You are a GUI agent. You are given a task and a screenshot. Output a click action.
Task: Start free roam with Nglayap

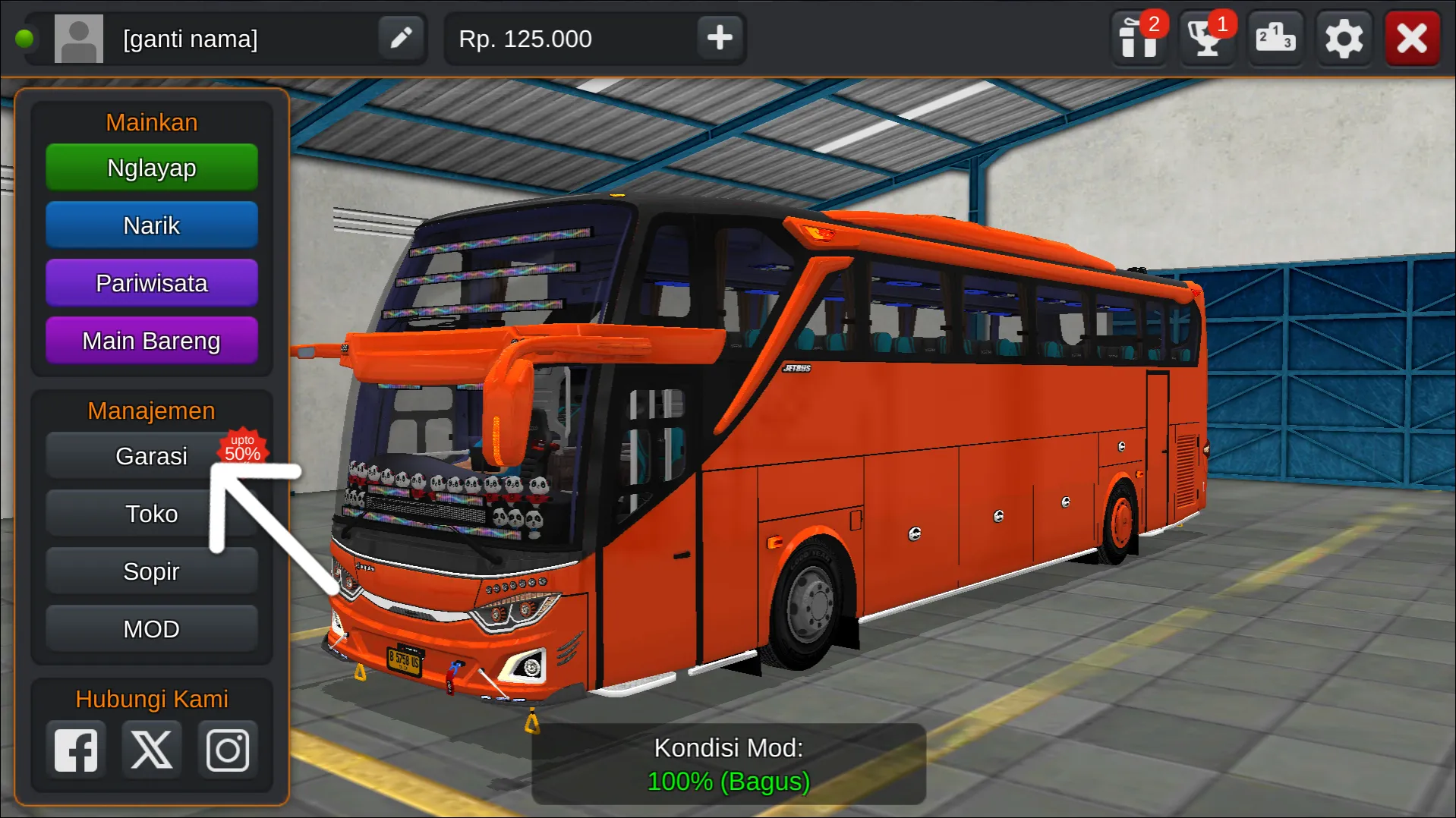(151, 167)
